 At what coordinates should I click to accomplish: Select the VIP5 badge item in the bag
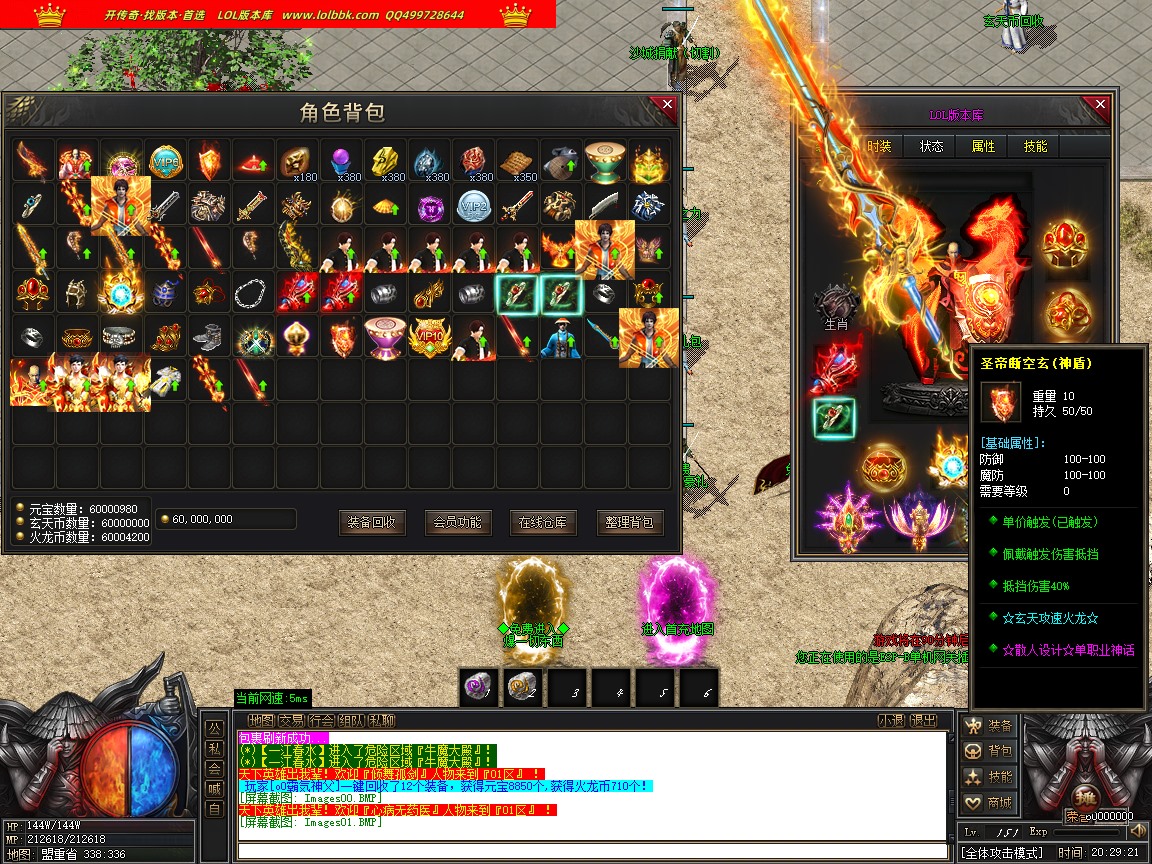coord(165,159)
